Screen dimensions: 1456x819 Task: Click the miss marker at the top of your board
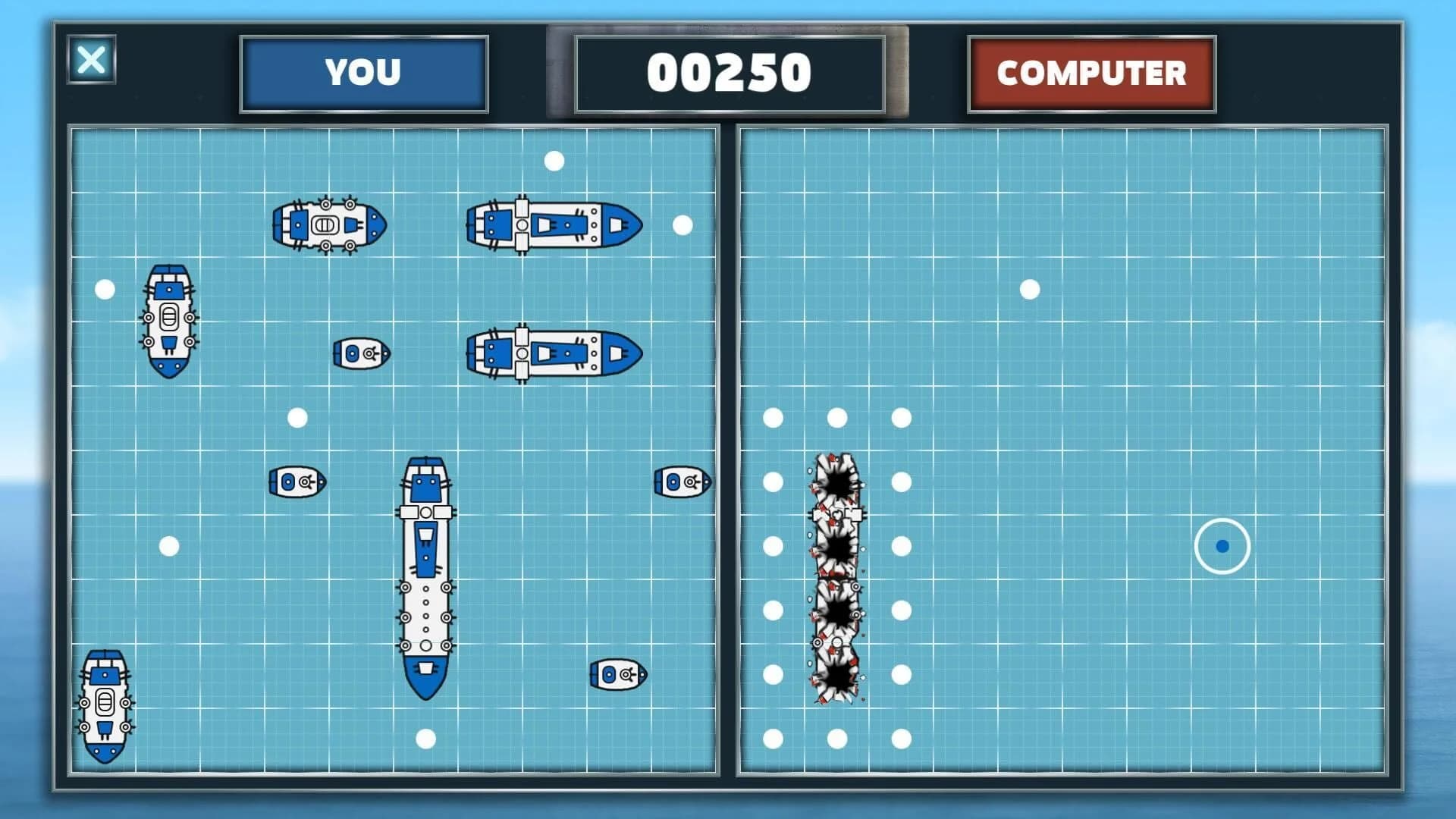click(x=554, y=159)
